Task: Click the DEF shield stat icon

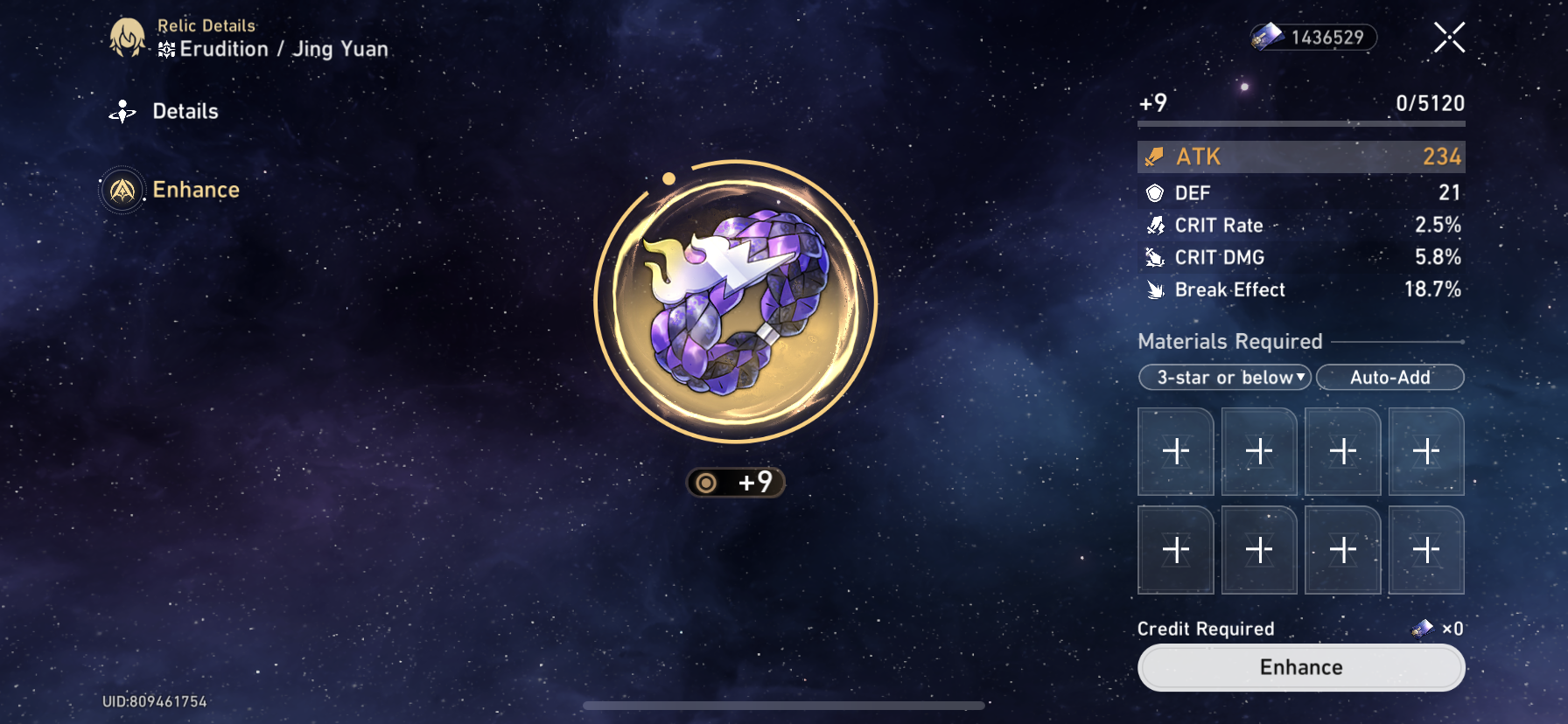Action: coord(1155,192)
